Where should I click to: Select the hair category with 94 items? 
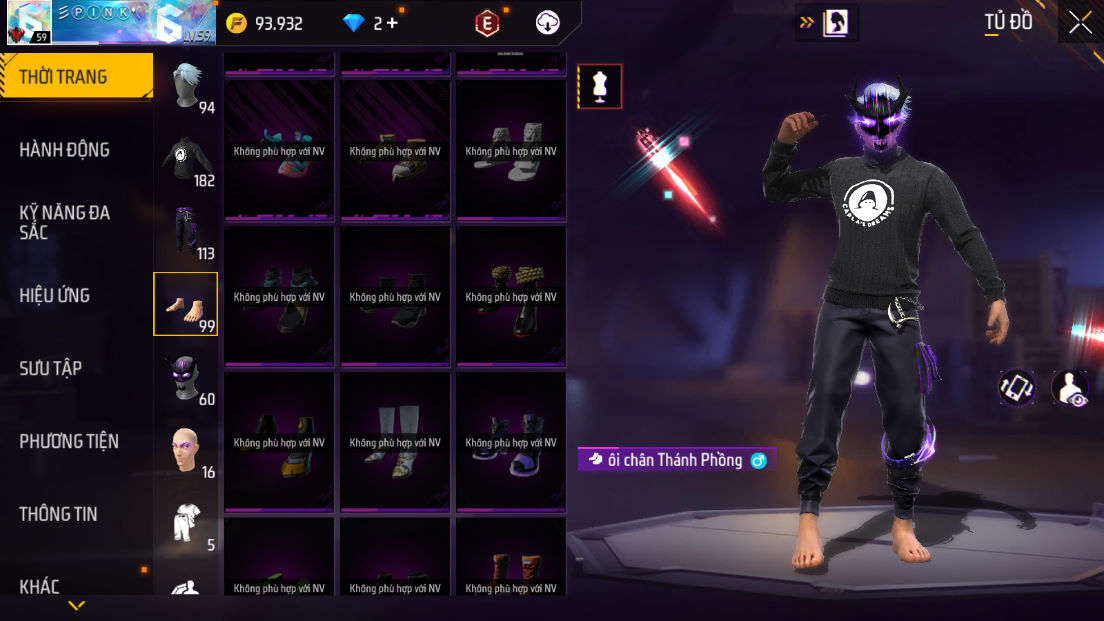(186, 86)
